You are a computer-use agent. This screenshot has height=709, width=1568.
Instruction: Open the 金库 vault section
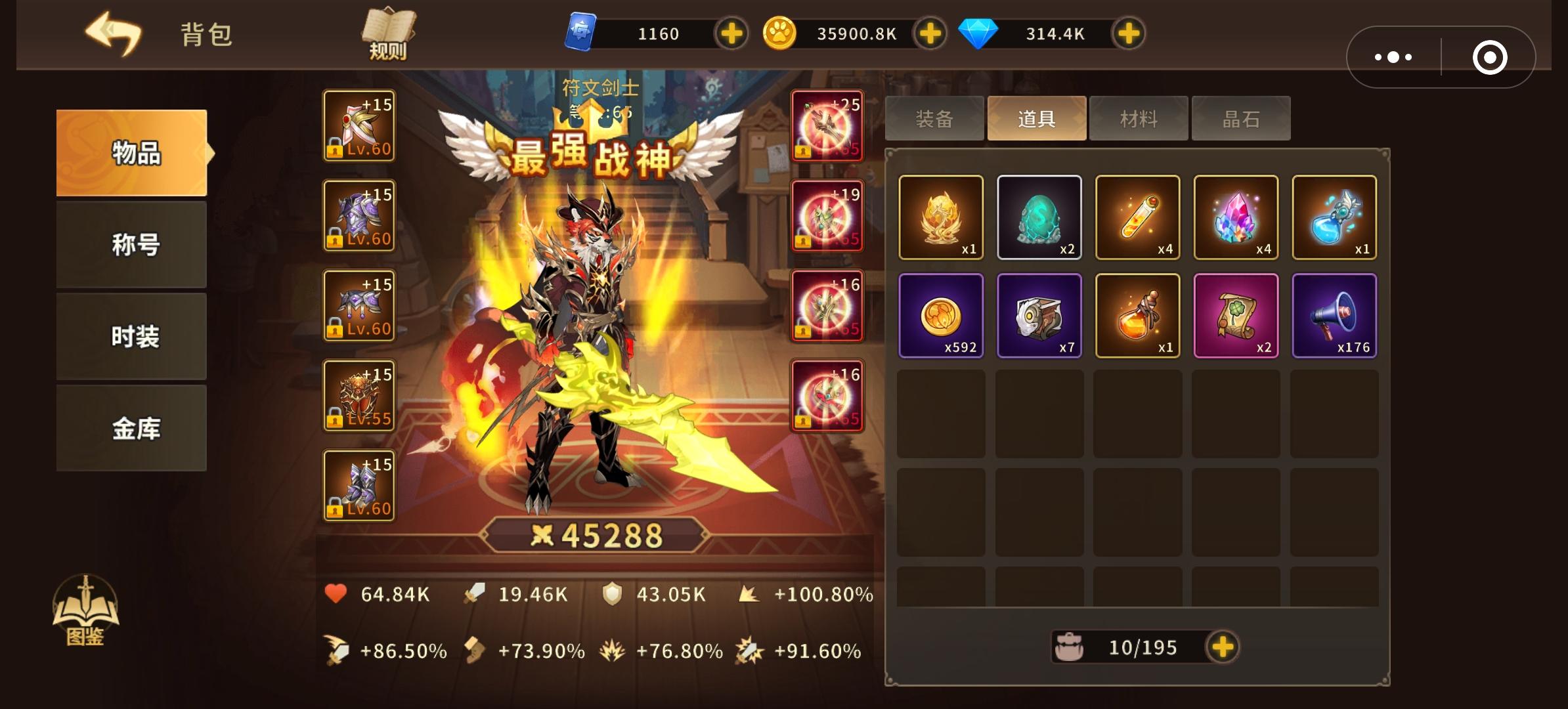pos(130,427)
